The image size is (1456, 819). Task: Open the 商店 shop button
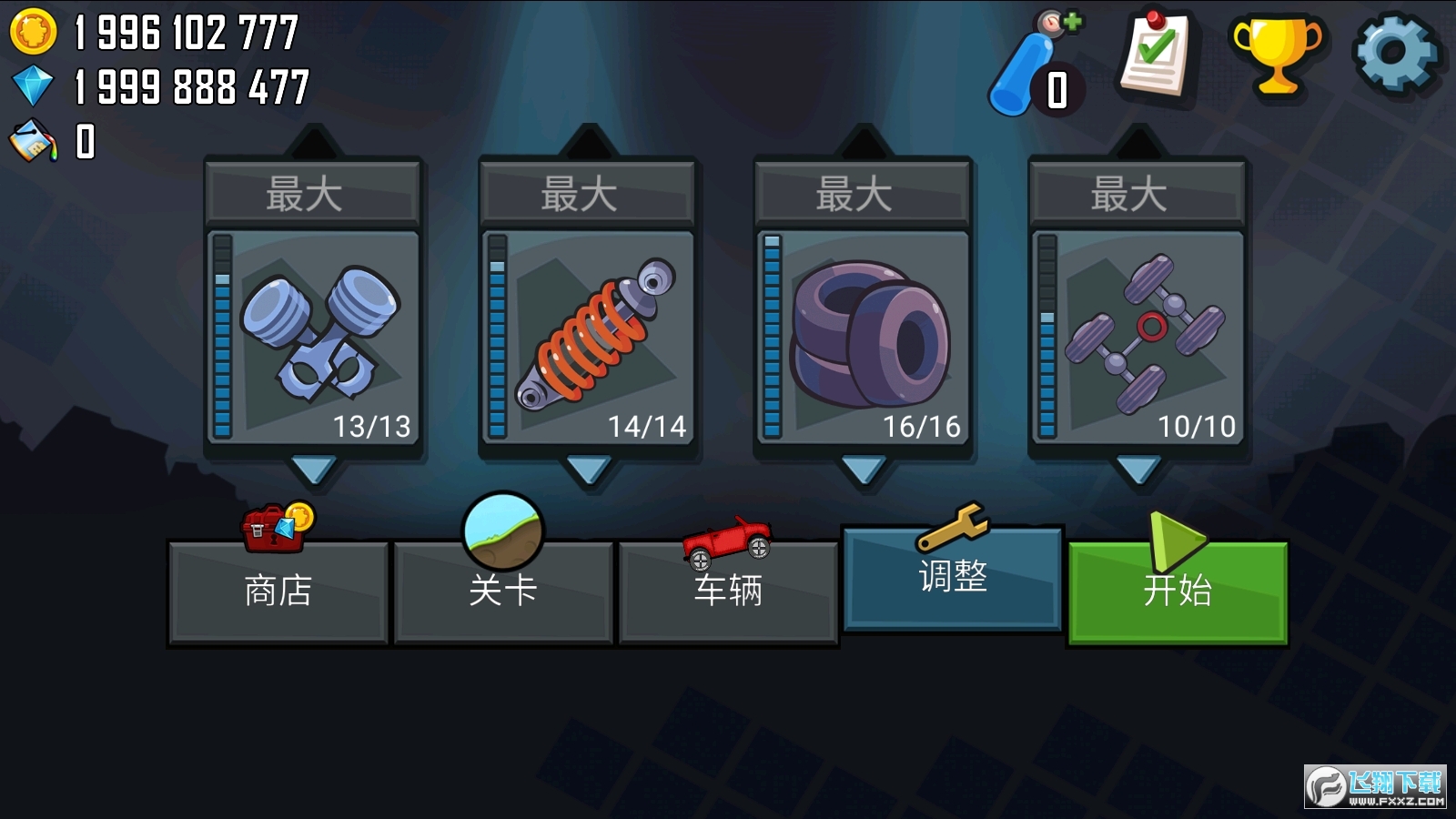pos(276,592)
